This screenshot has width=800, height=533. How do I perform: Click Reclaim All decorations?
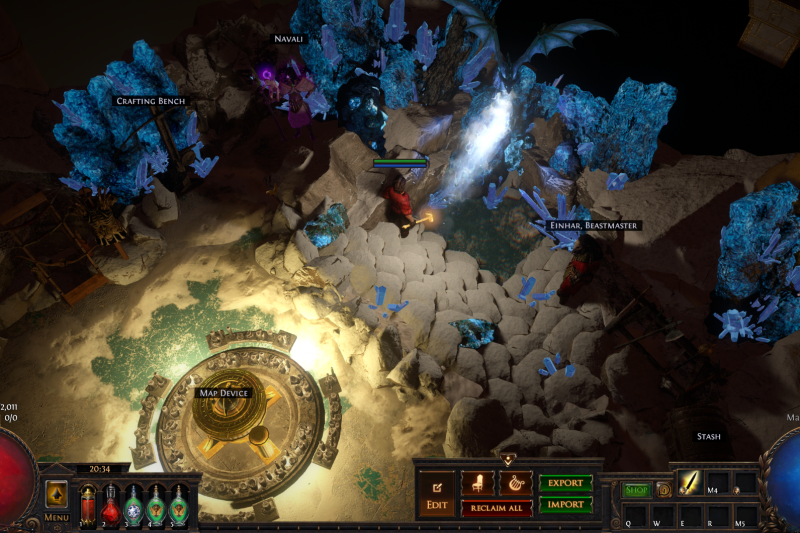coord(496,508)
